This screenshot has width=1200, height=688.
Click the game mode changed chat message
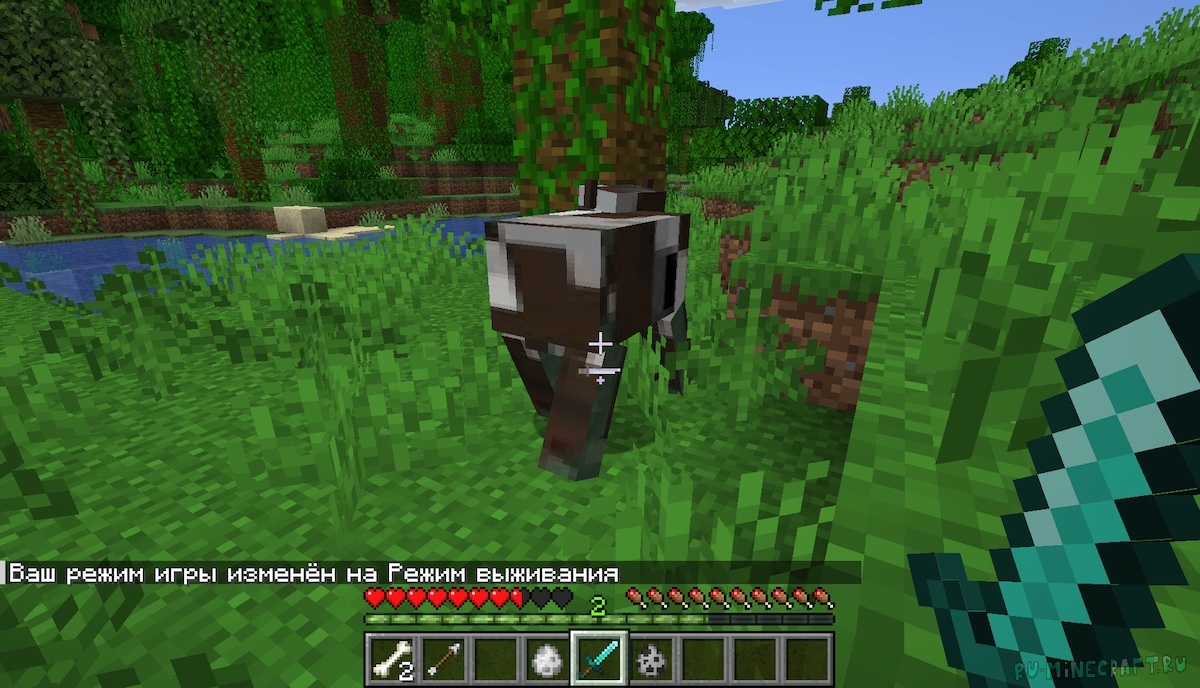(x=312, y=573)
